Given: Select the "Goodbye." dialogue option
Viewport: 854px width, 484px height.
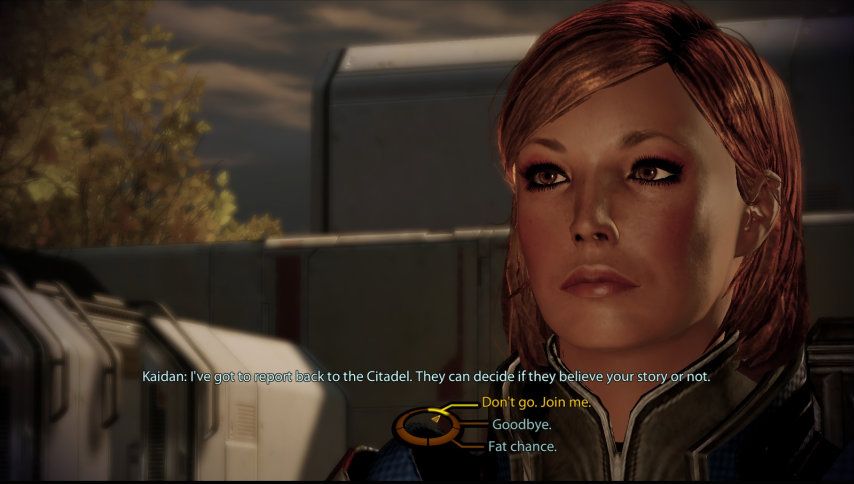Looking at the screenshot, I should coord(522,425).
